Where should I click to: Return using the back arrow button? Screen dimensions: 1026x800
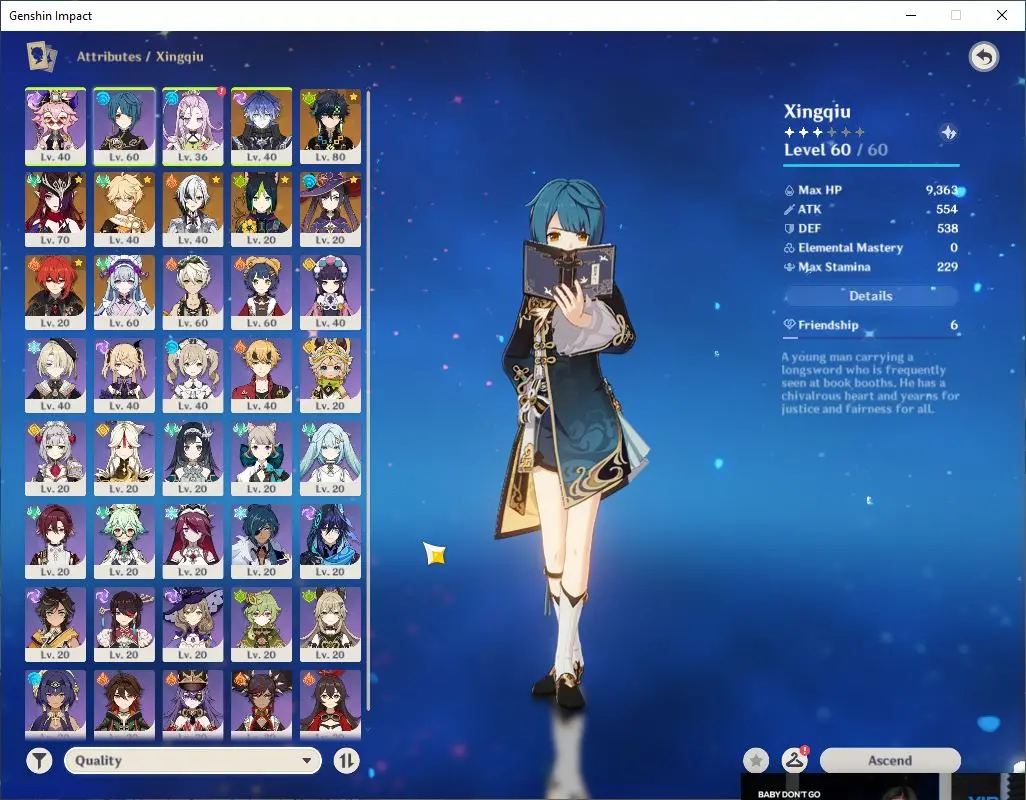click(x=984, y=57)
